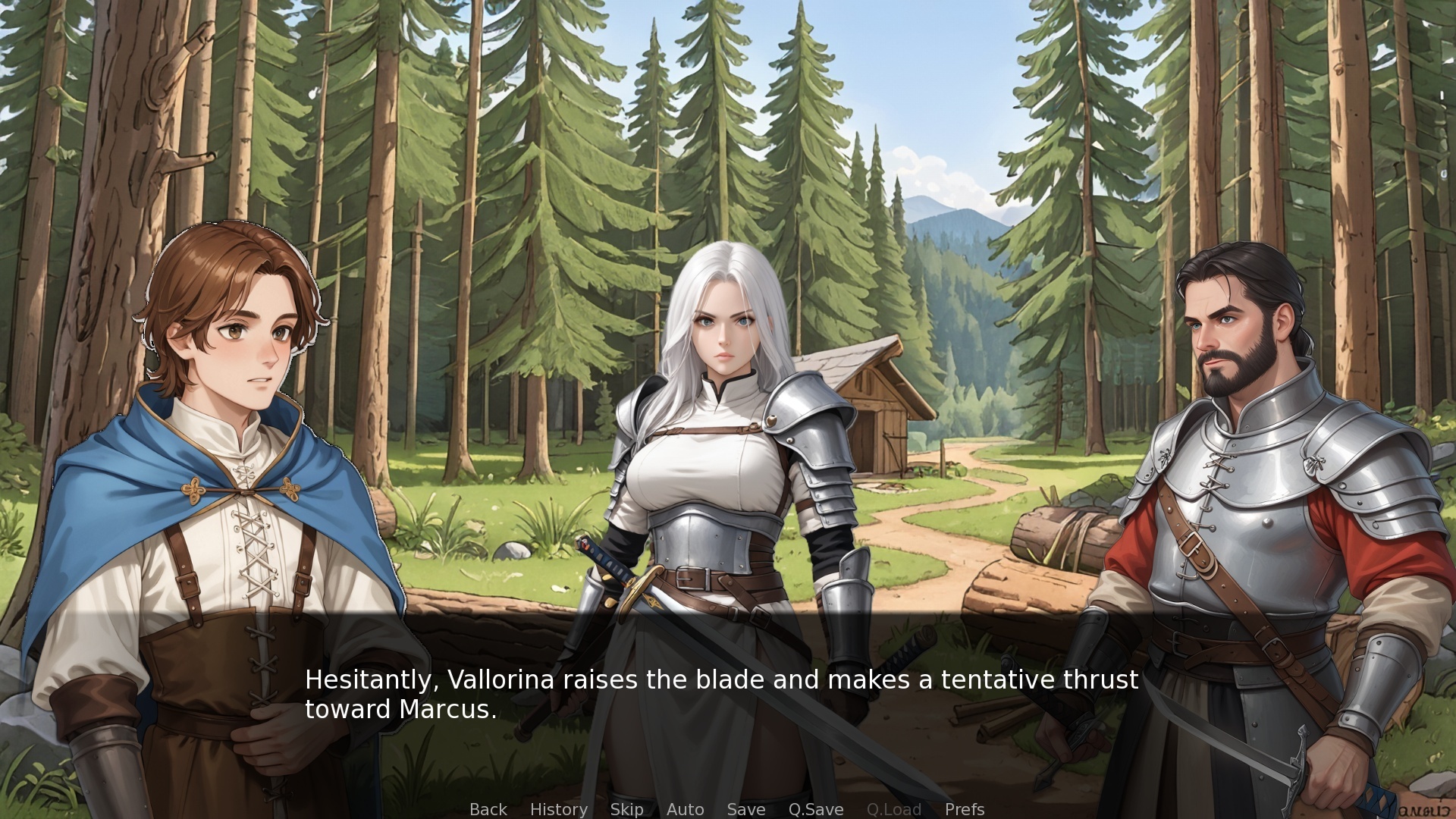Open the Save game screen
Screen dimensions: 1456x819
coord(746,809)
